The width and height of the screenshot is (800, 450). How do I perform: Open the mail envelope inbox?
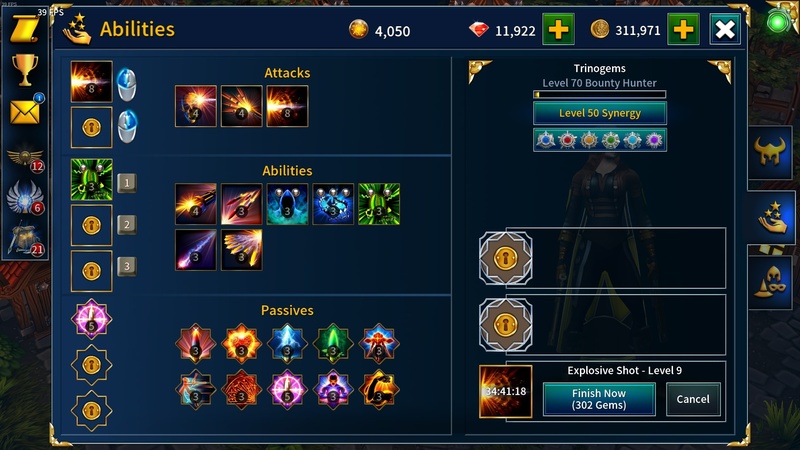(24, 111)
